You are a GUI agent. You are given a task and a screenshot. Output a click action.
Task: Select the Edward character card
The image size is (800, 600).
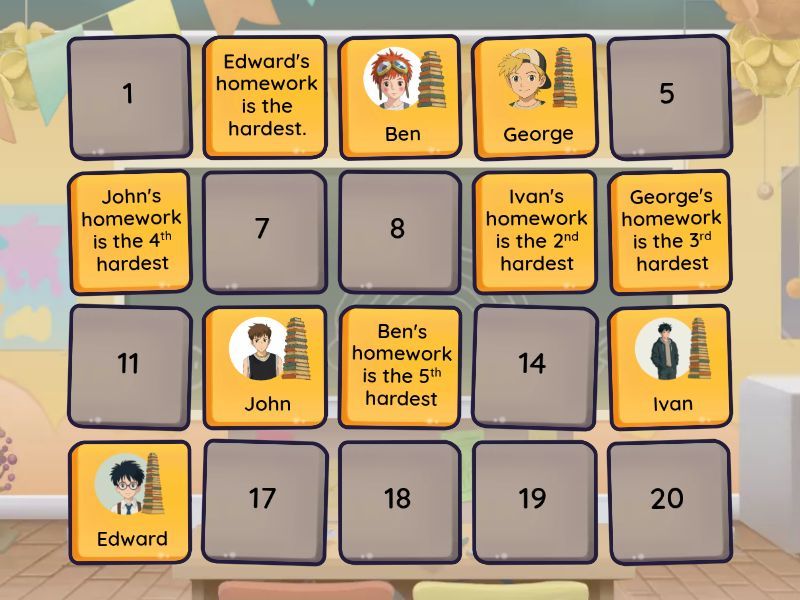pyautogui.click(x=131, y=502)
